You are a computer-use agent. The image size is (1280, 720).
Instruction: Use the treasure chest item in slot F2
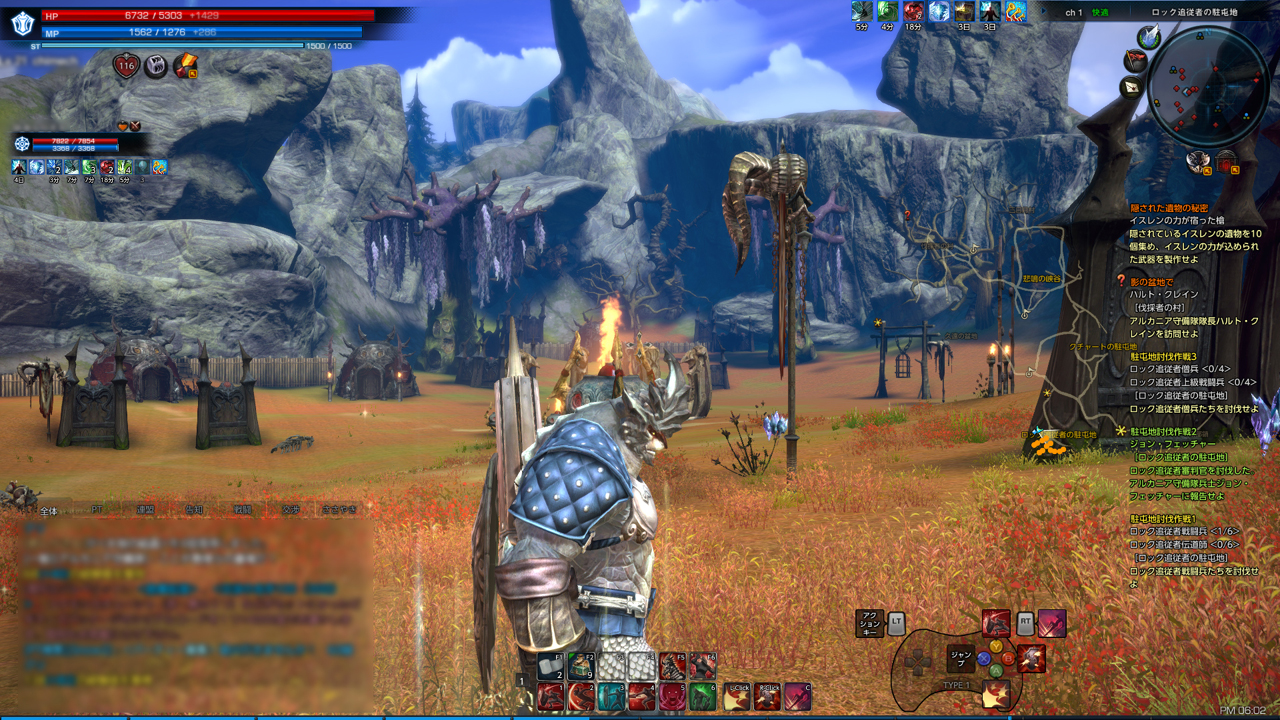(581, 667)
